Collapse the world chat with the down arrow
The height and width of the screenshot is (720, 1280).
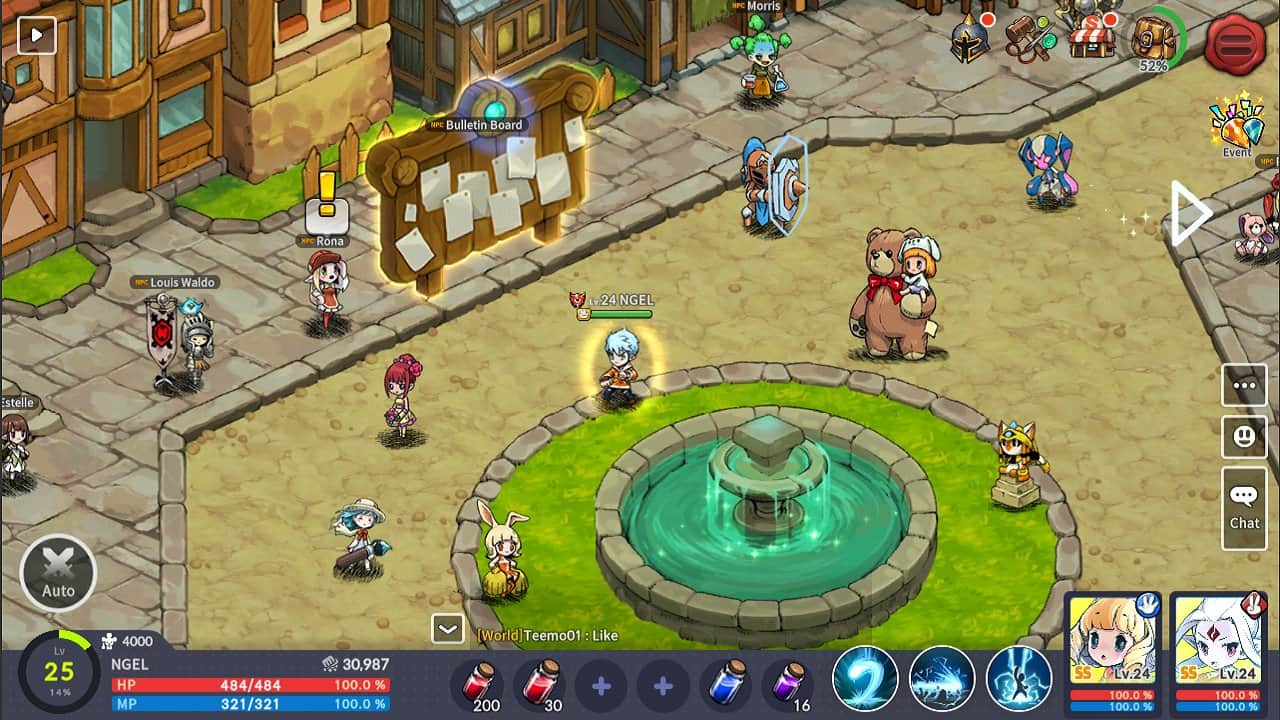point(447,629)
